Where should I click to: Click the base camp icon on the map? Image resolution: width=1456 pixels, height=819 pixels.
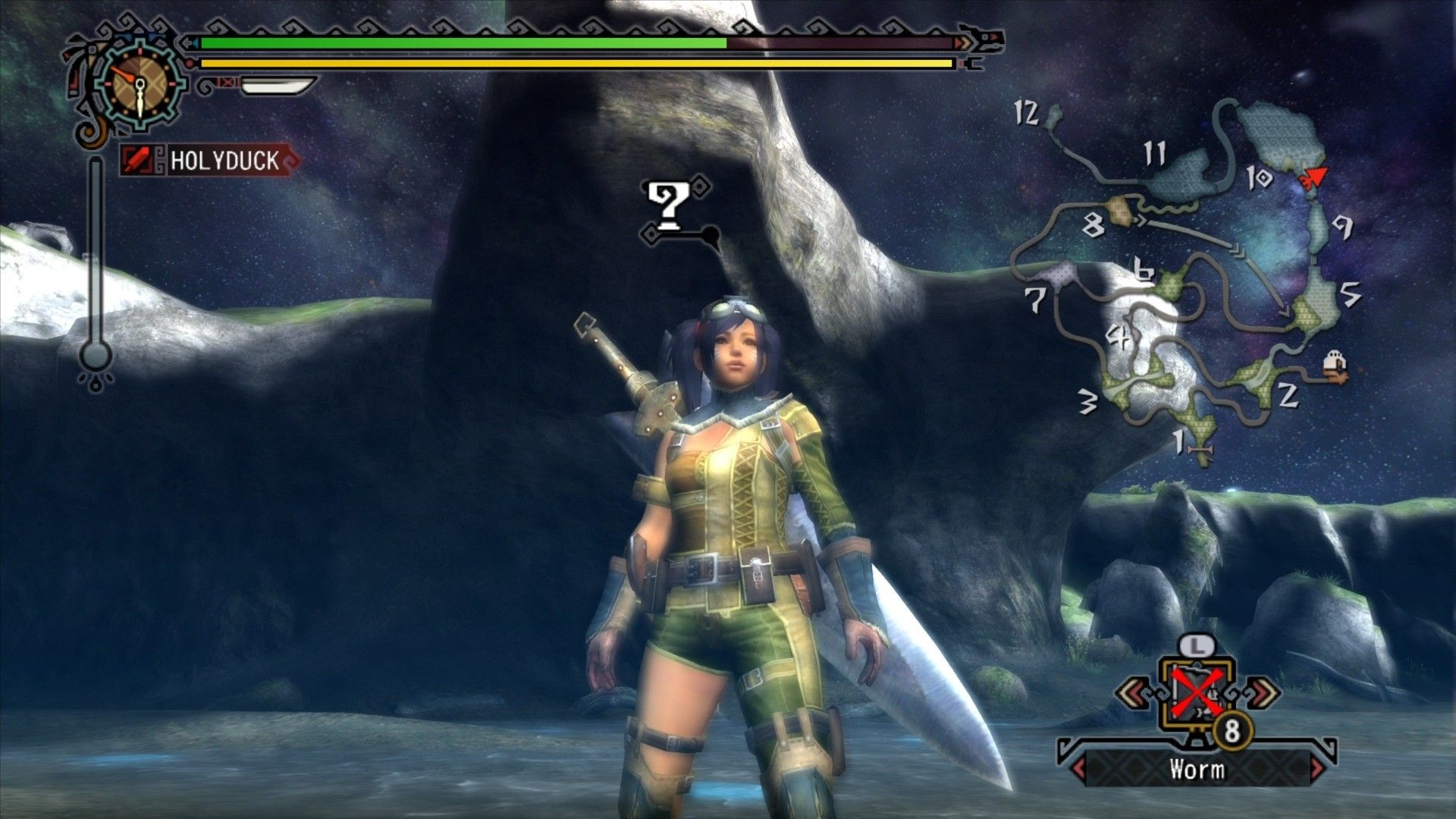click(x=1335, y=365)
